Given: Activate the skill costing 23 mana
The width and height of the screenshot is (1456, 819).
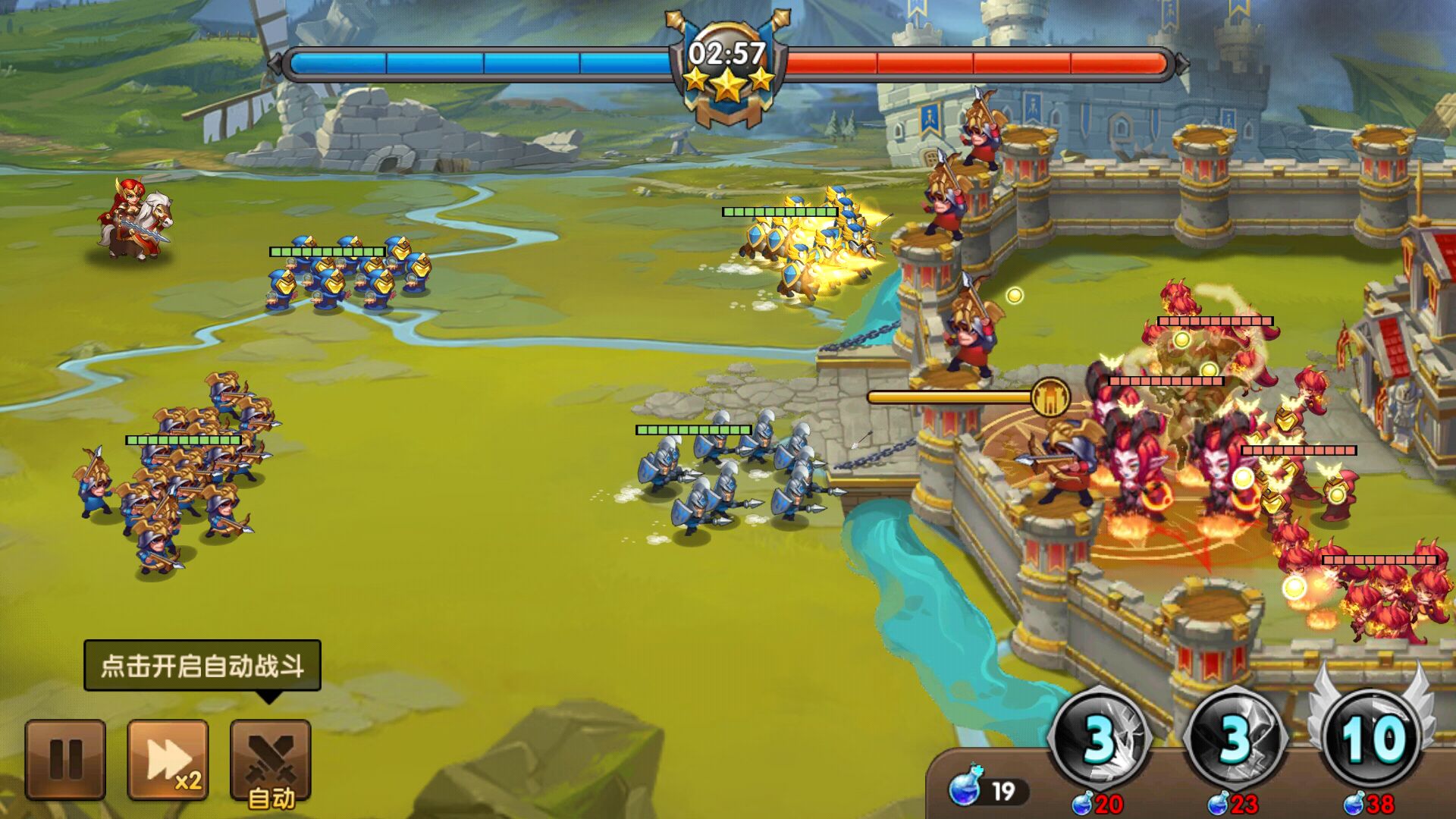Looking at the screenshot, I should pyautogui.click(x=1235, y=737).
